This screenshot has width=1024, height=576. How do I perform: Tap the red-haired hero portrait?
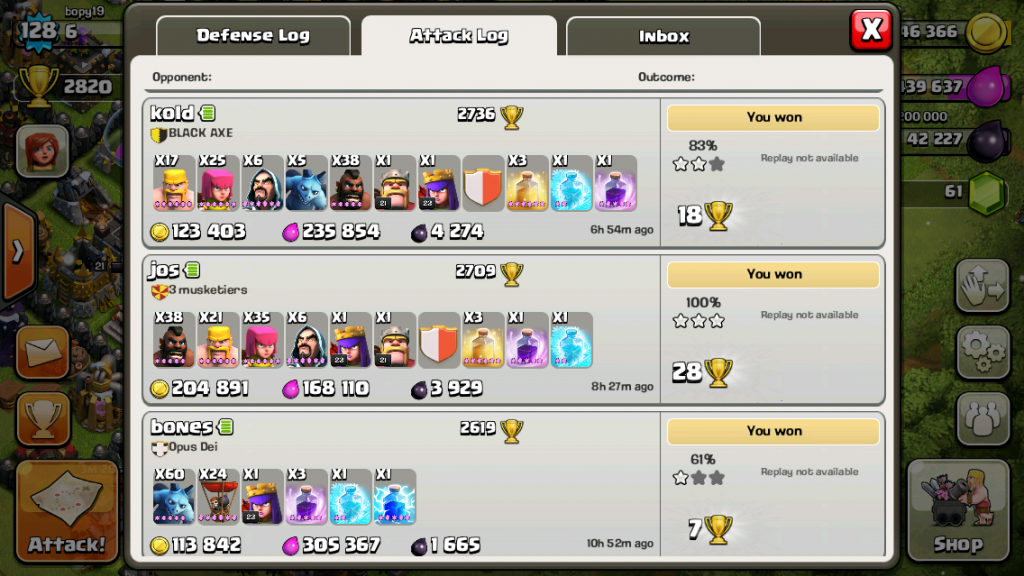(x=42, y=150)
